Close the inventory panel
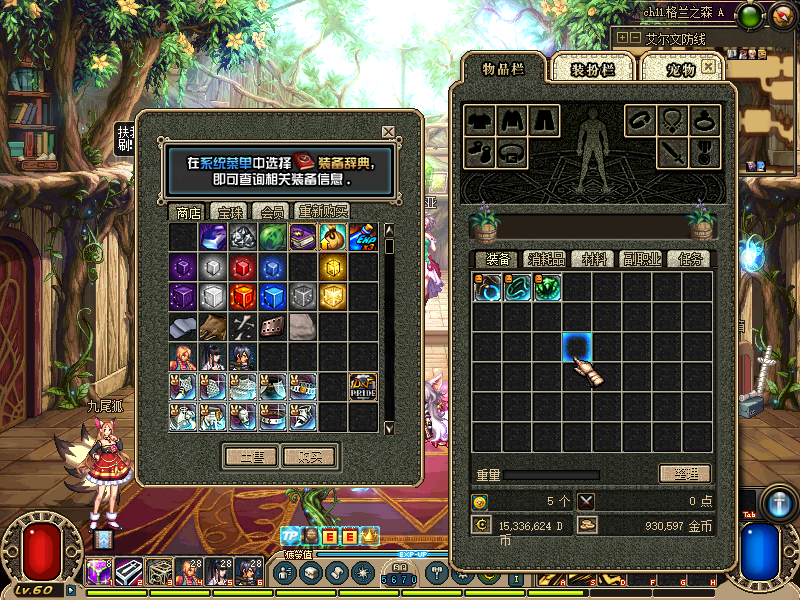This screenshot has width=800, height=600. (x=708, y=66)
